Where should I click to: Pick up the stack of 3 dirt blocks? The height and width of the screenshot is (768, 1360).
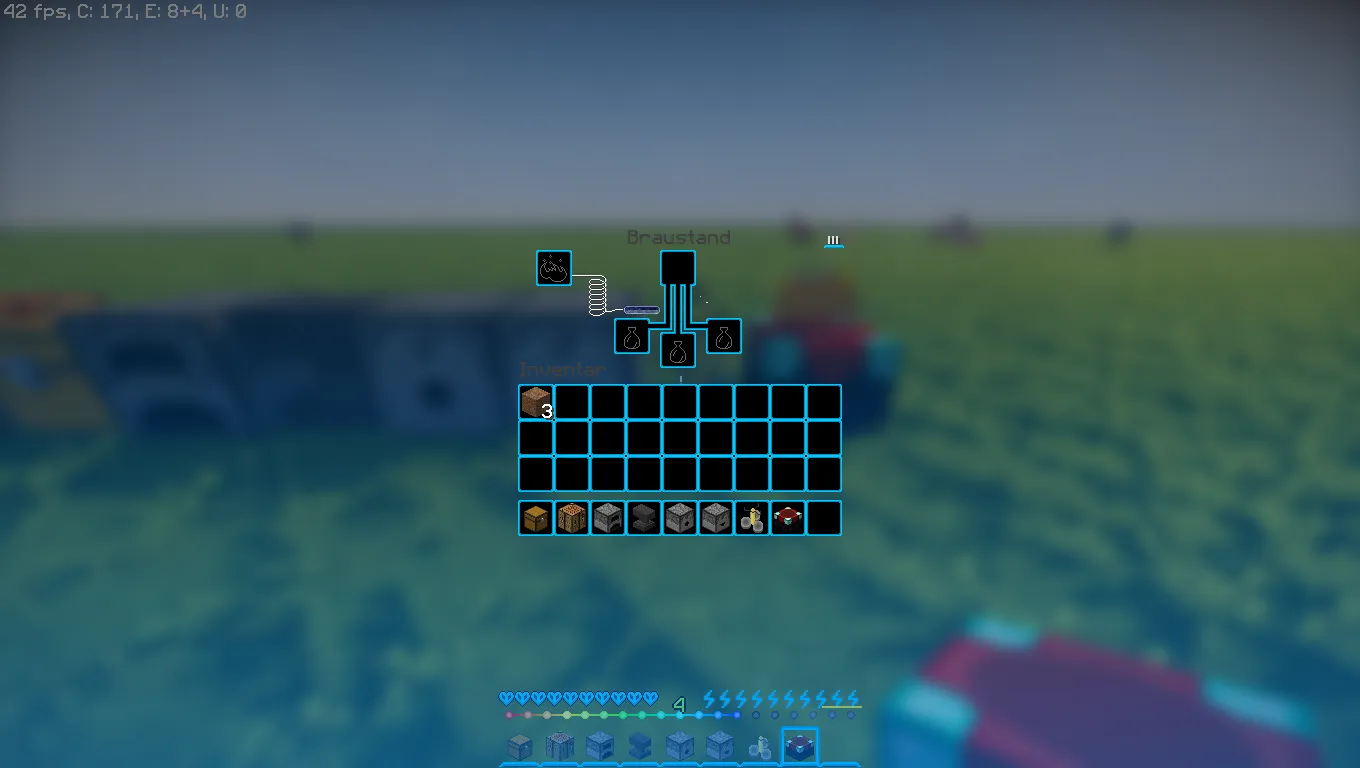point(535,401)
